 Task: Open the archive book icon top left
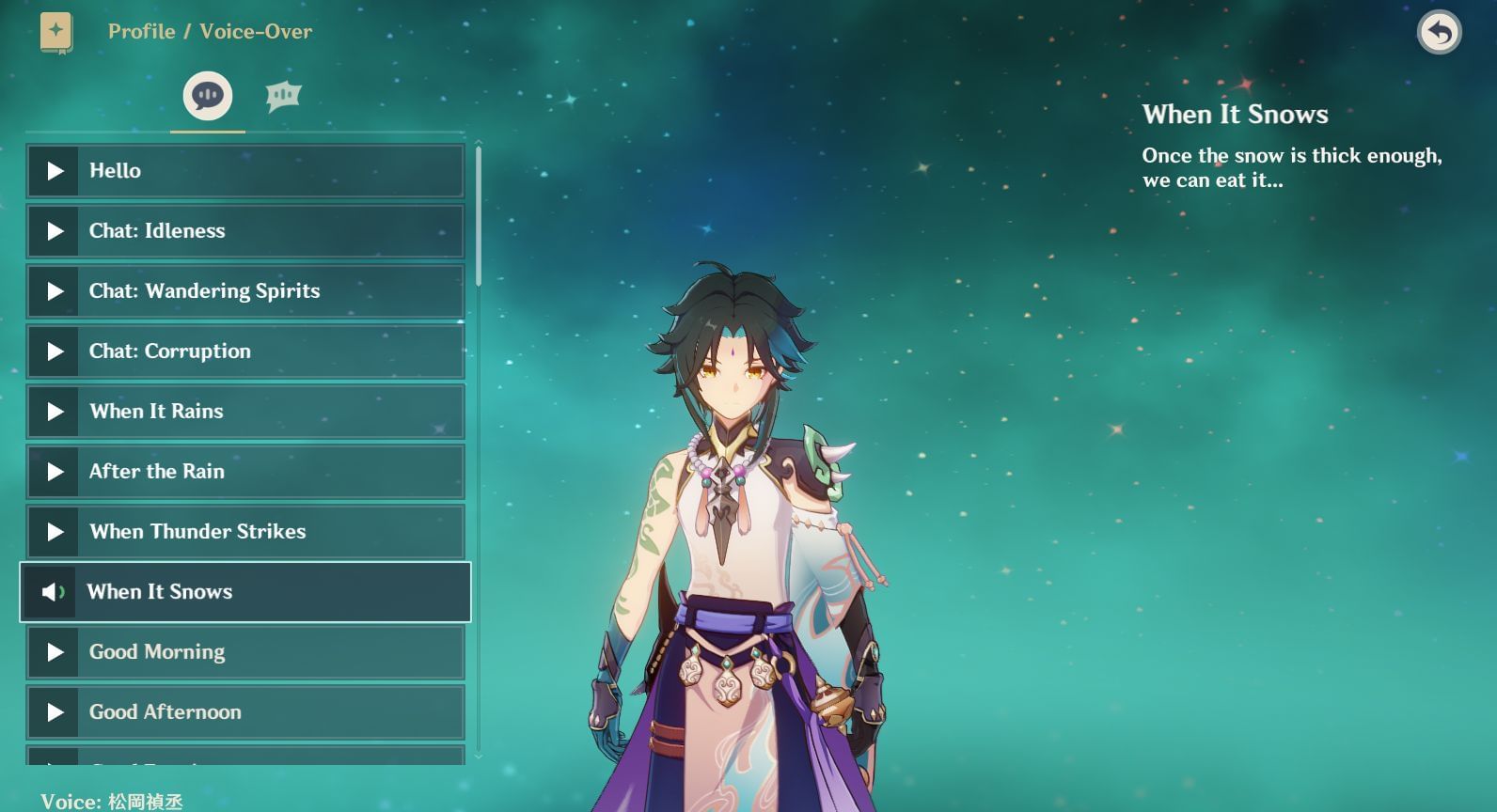[56, 29]
